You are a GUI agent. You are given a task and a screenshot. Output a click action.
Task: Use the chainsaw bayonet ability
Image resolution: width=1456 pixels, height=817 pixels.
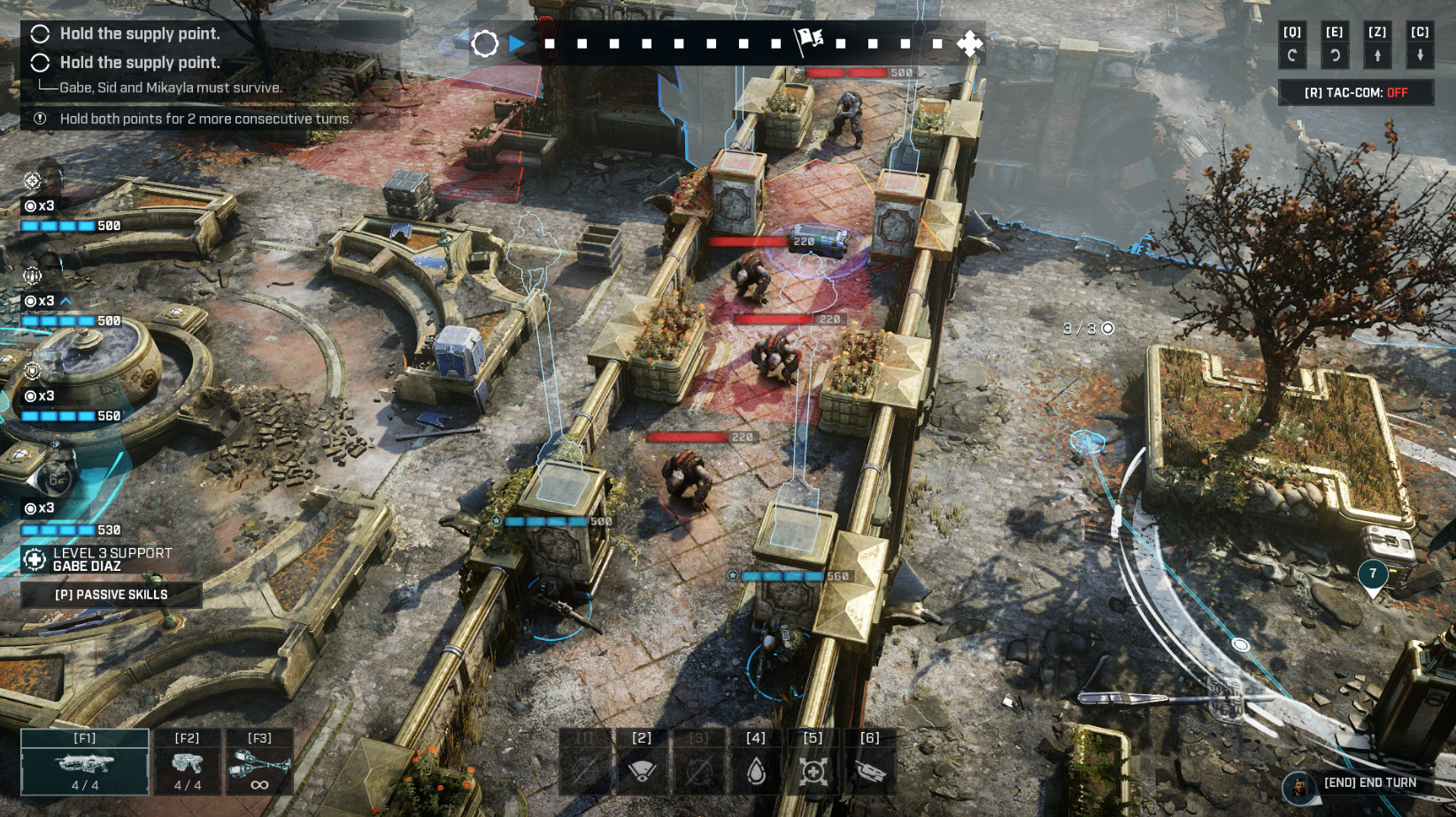click(x=870, y=768)
